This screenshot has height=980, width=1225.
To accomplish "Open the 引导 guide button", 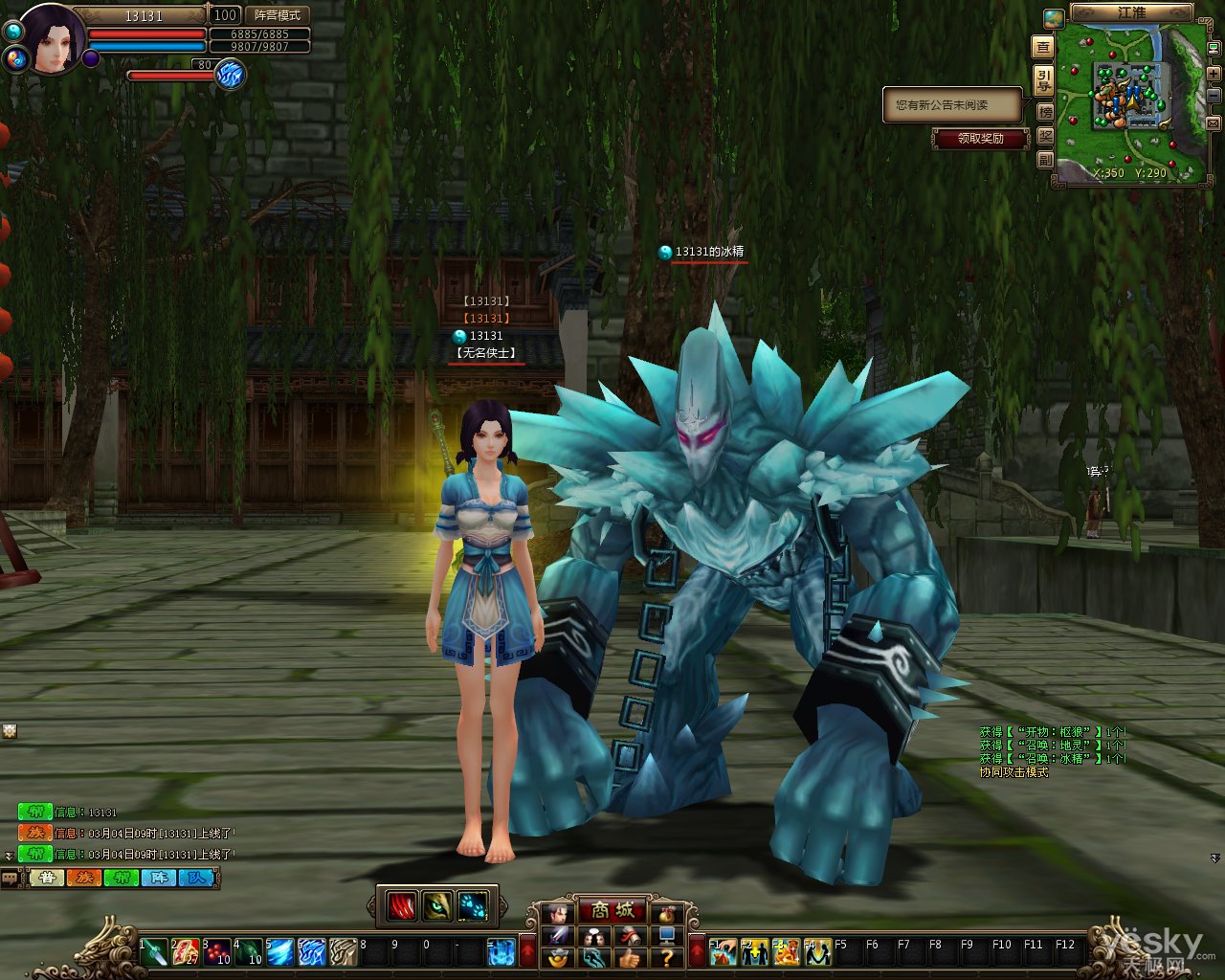I will pos(1044,79).
